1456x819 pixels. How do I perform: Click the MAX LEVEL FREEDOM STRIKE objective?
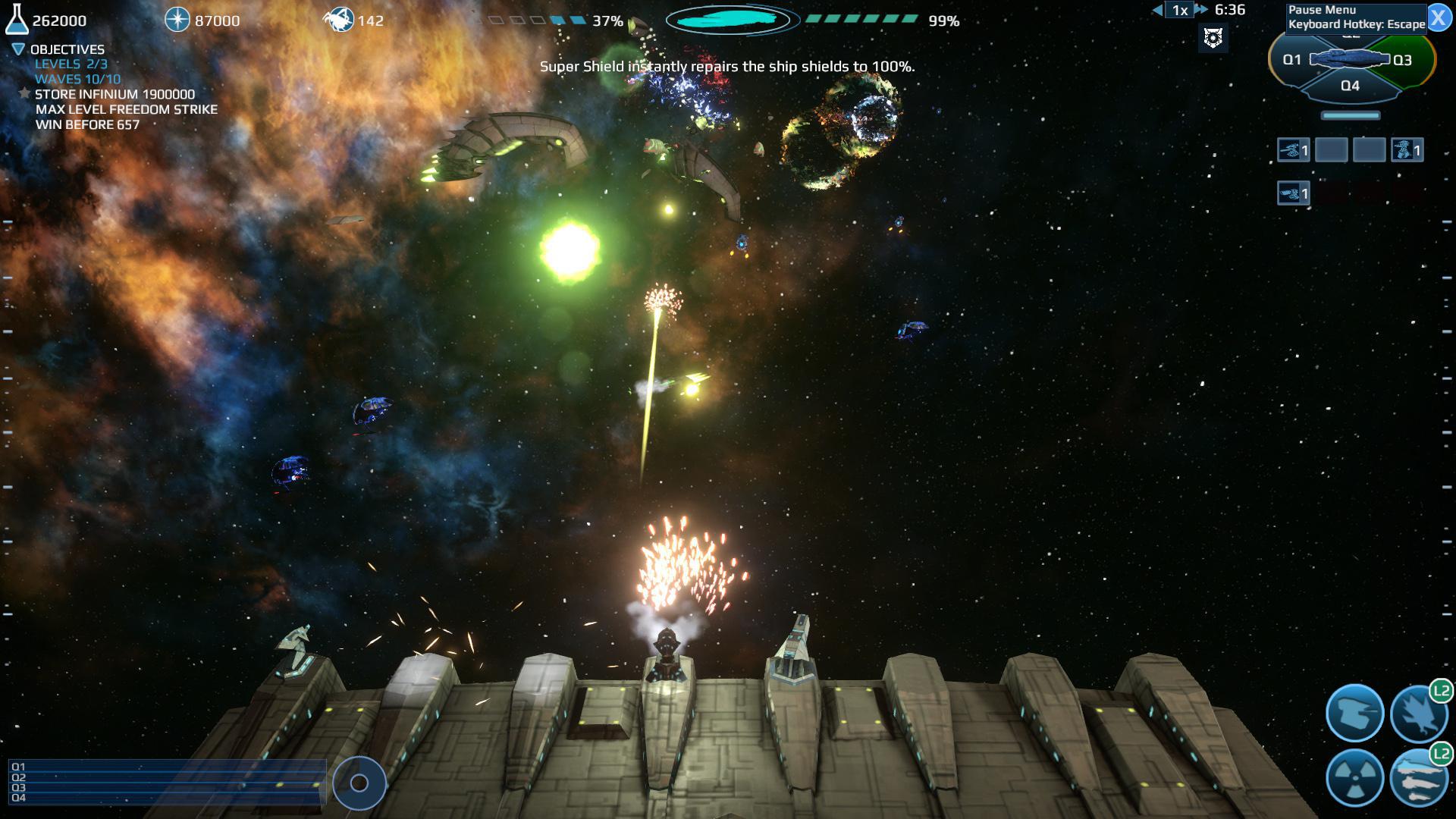[124, 109]
